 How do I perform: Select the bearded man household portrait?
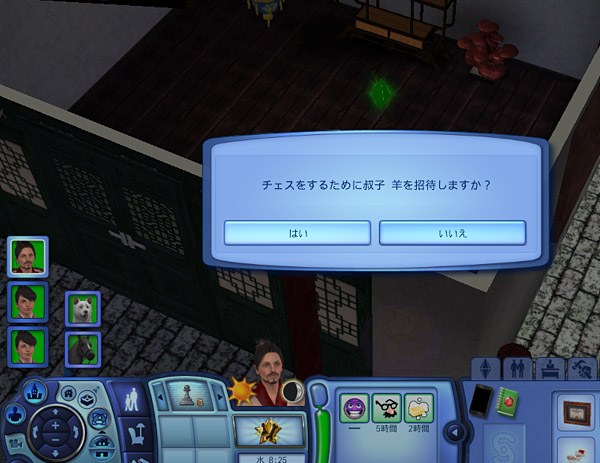pyautogui.click(x=28, y=256)
